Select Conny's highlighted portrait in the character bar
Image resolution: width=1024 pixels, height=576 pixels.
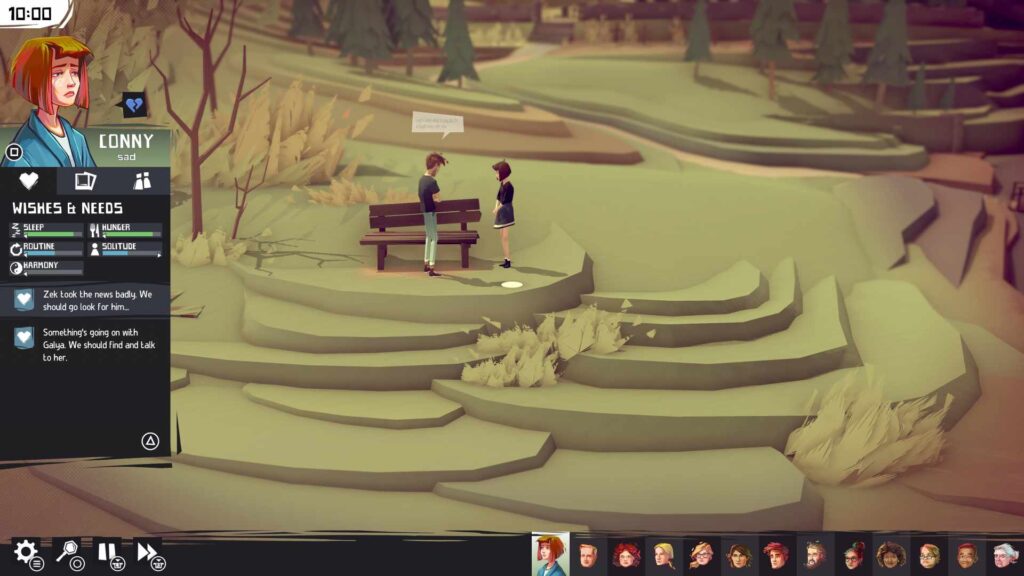(x=550, y=553)
